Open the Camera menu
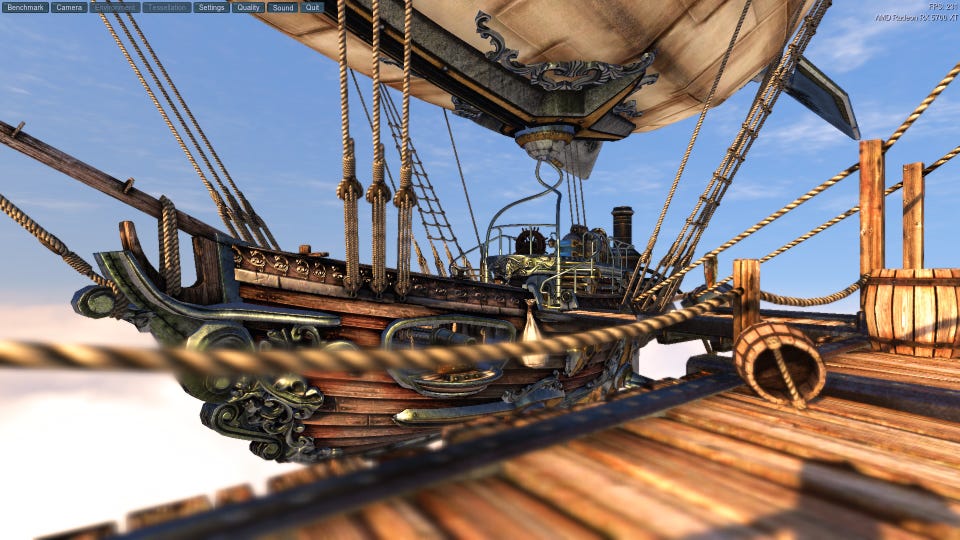This screenshot has width=960, height=540. [x=69, y=7]
